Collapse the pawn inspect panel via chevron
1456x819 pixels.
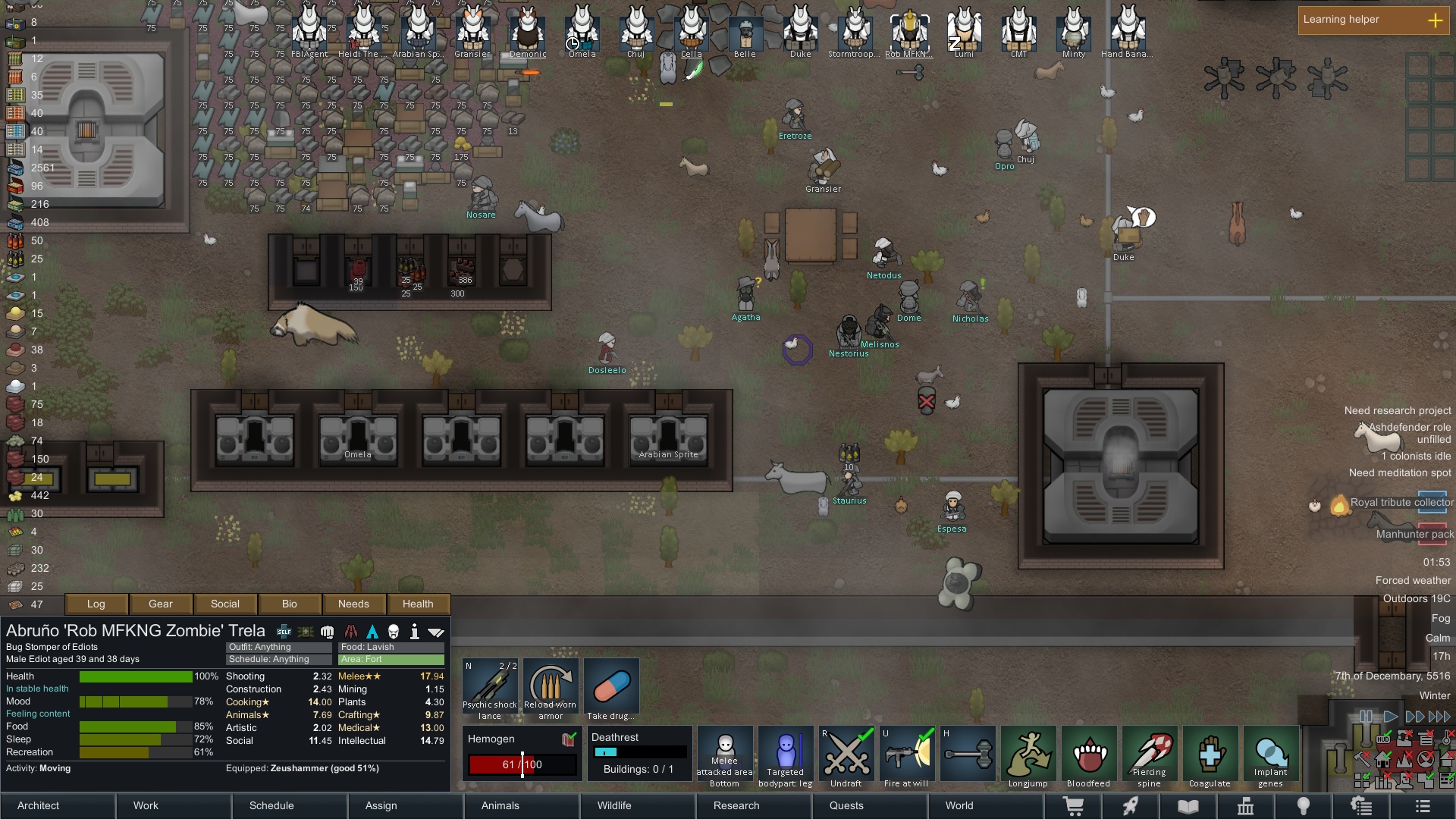coord(436,630)
